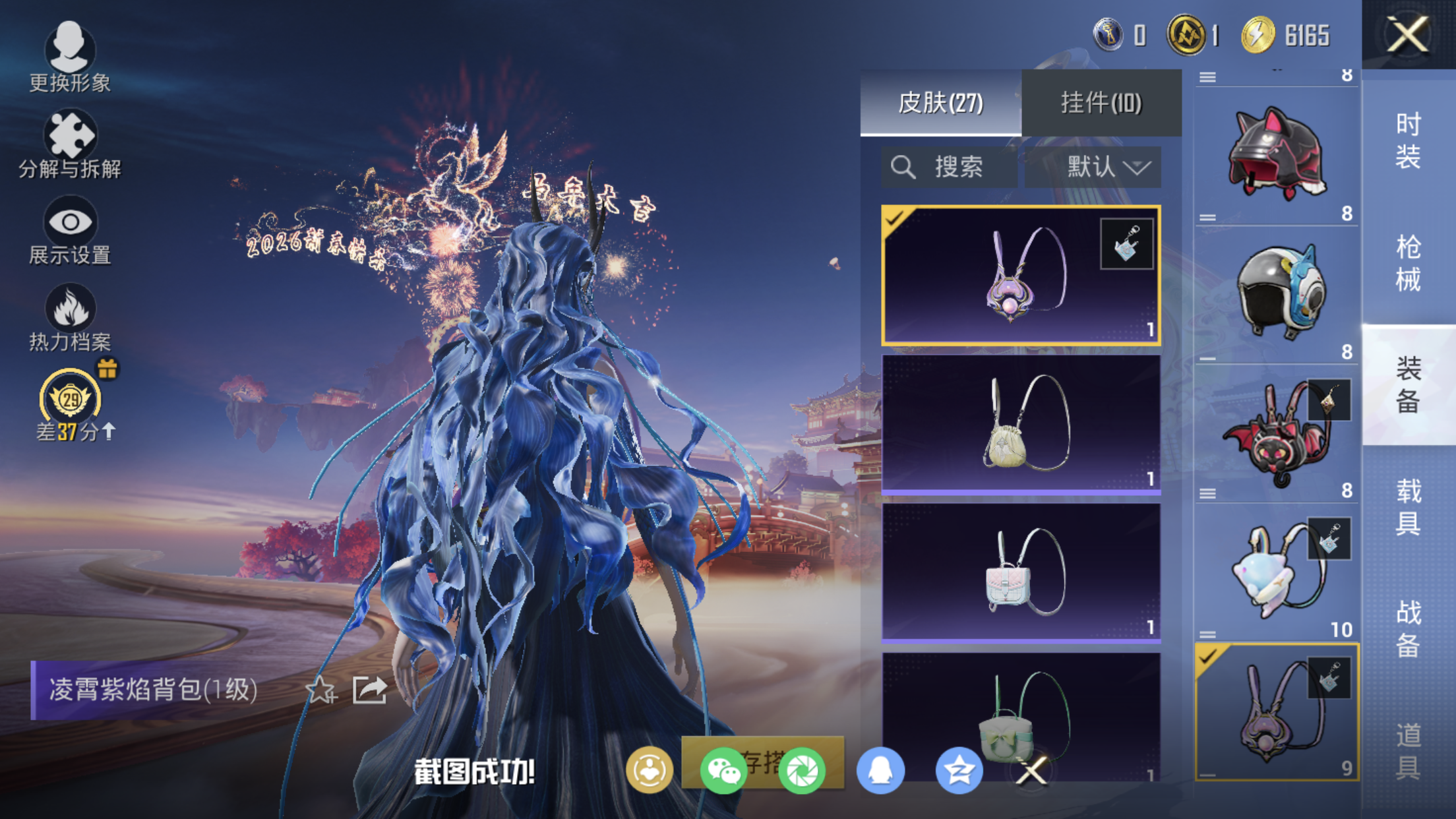The image size is (1456, 819).
Task: Select the cream drawstring backpack skin
Action: [x=1021, y=424]
